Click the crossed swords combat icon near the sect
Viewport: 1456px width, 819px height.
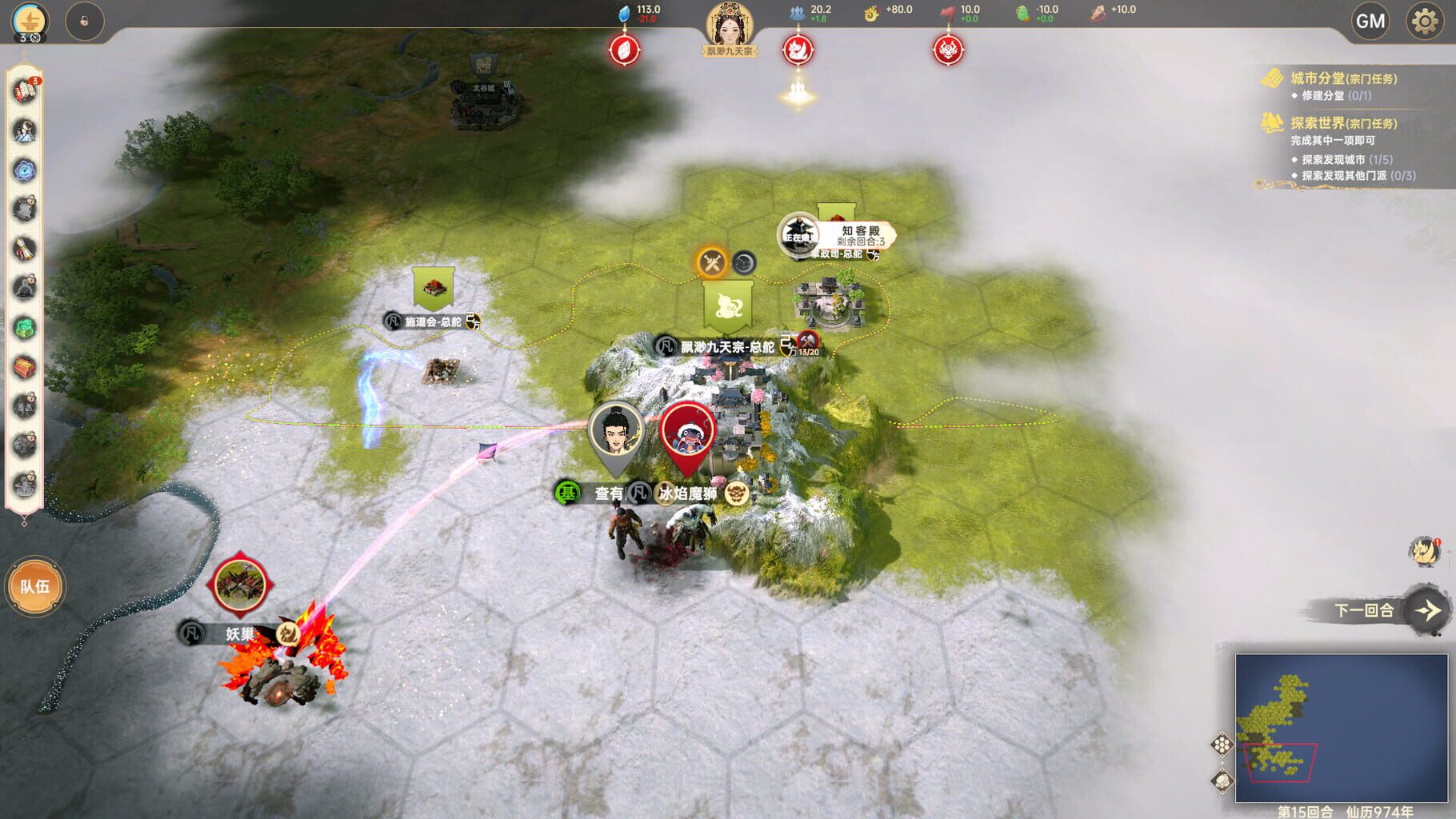[x=712, y=262]
